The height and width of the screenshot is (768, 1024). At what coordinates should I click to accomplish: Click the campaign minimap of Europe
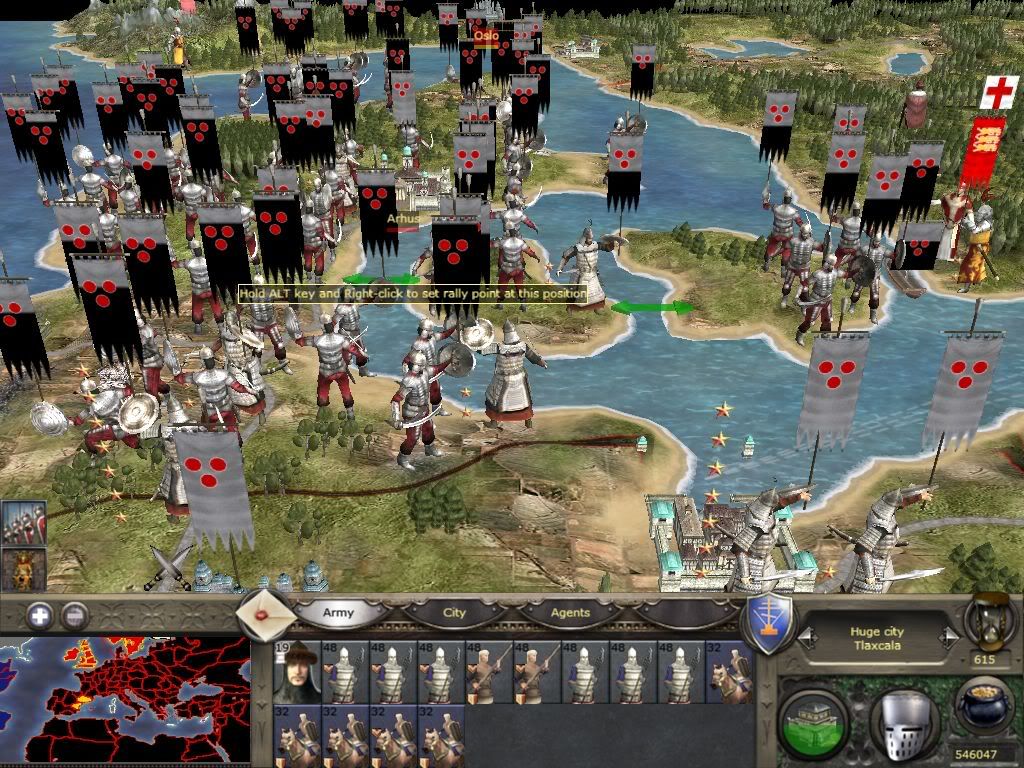[125, 700]
